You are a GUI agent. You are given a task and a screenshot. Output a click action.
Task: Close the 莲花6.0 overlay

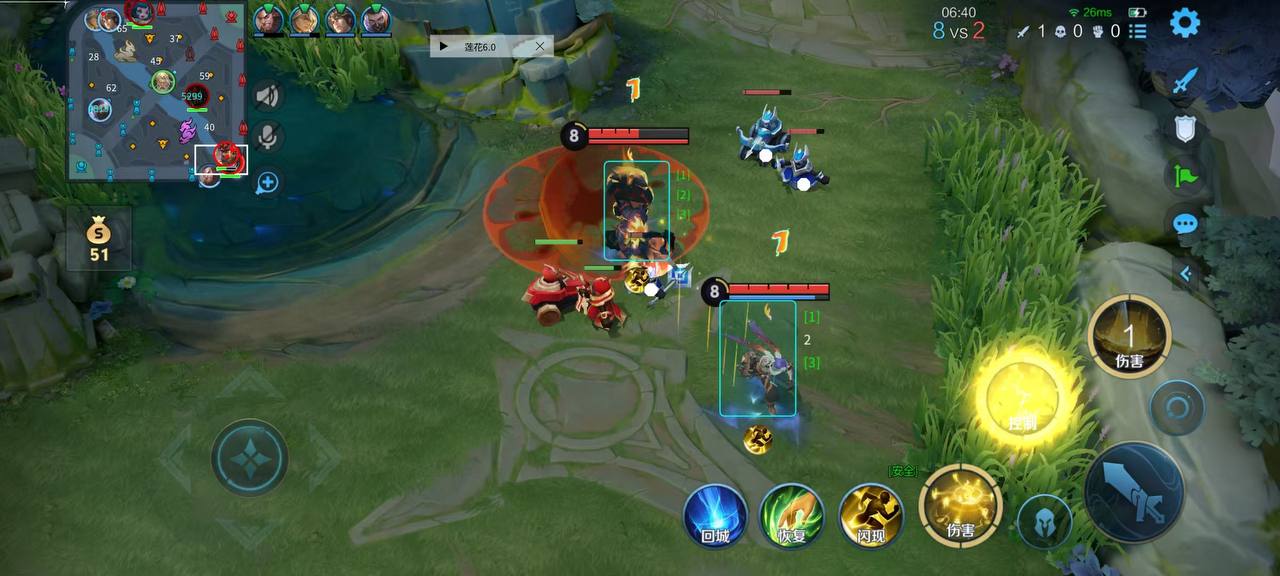pyautogui.click(x=540, y=46)
